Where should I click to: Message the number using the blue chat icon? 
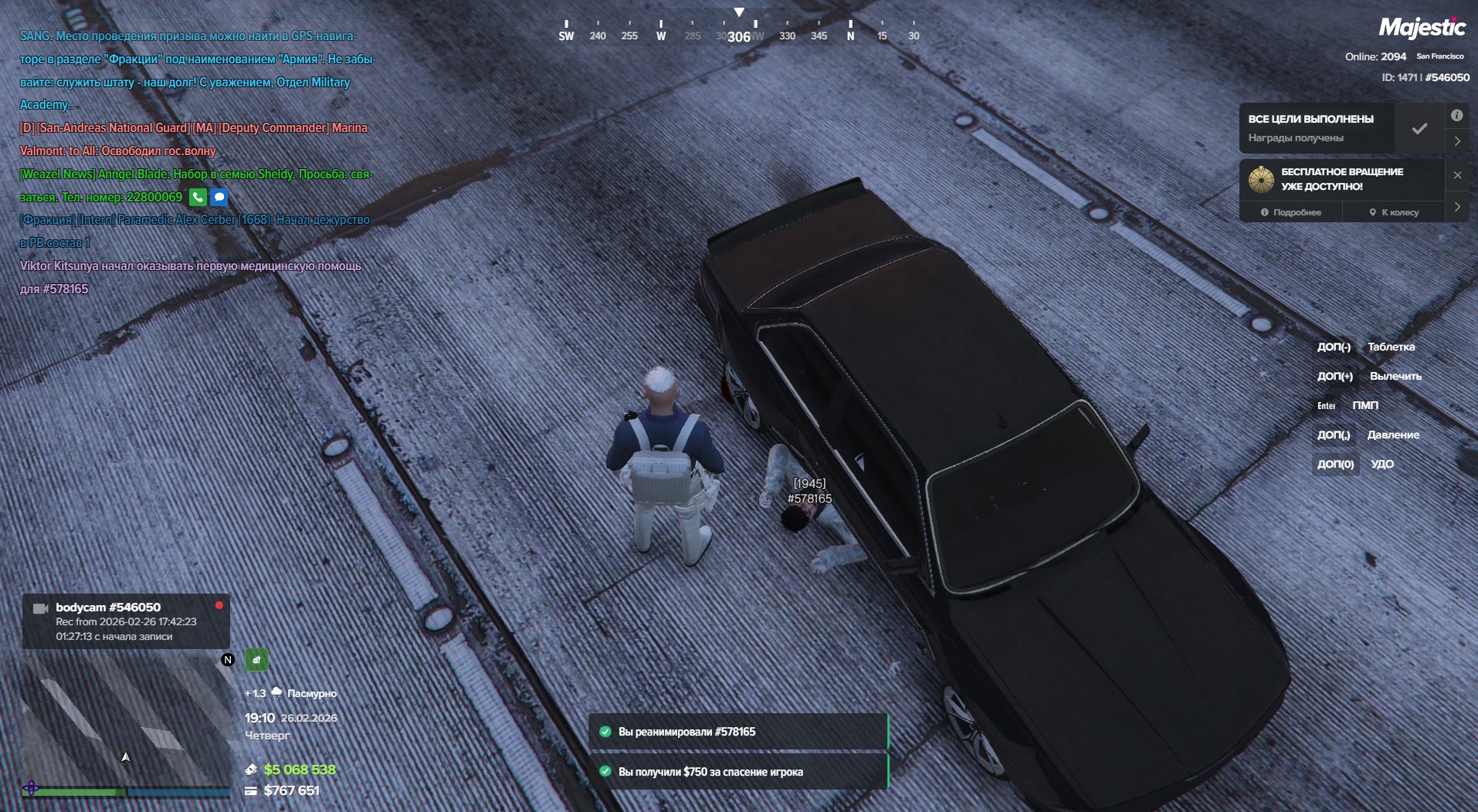(219, 198)
